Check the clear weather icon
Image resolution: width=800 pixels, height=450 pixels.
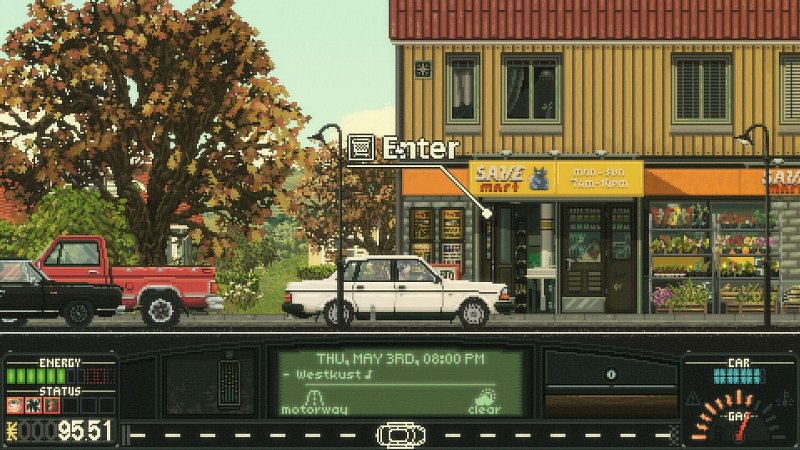485,400
